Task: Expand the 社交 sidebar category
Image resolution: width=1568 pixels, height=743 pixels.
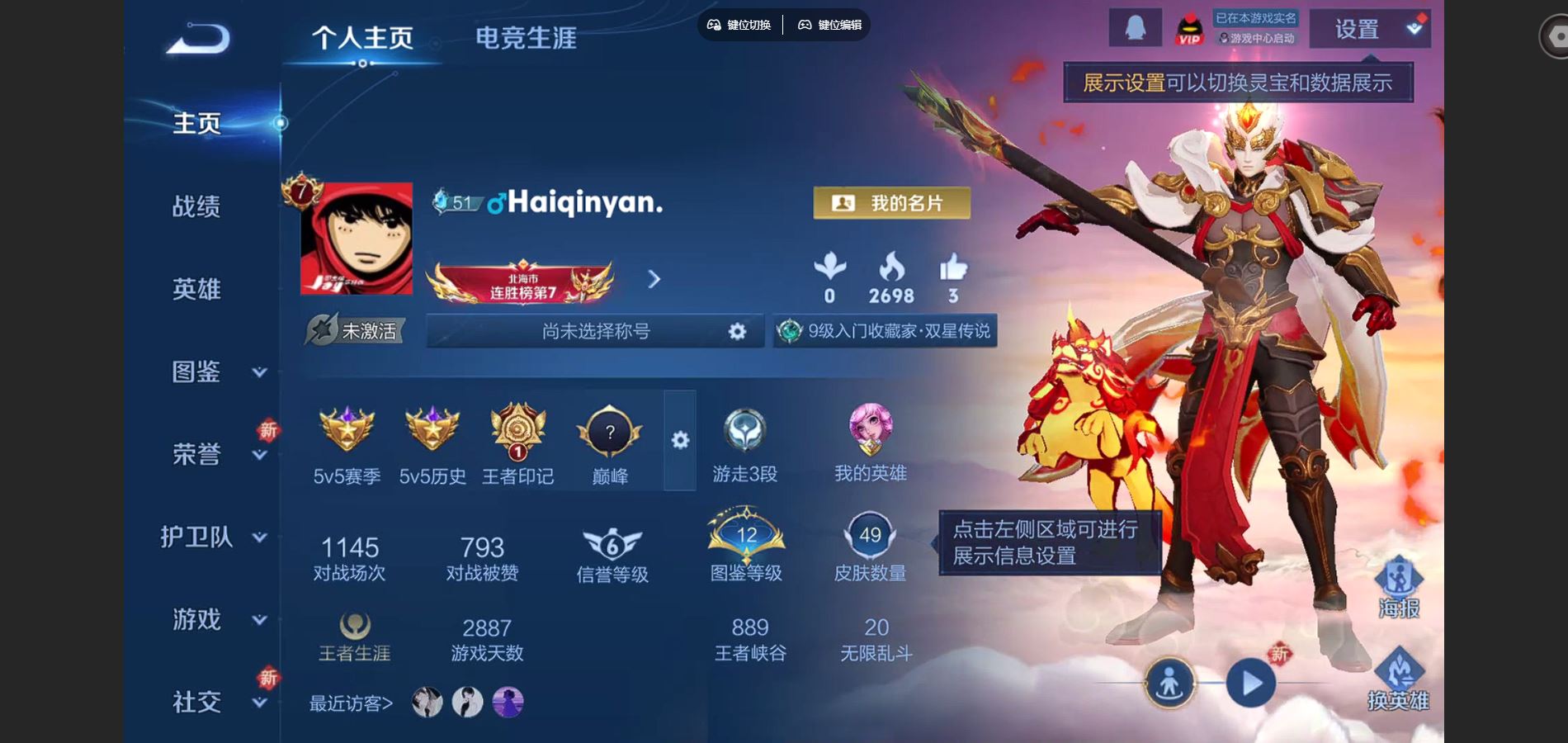Action: click(x=213, y=702)
